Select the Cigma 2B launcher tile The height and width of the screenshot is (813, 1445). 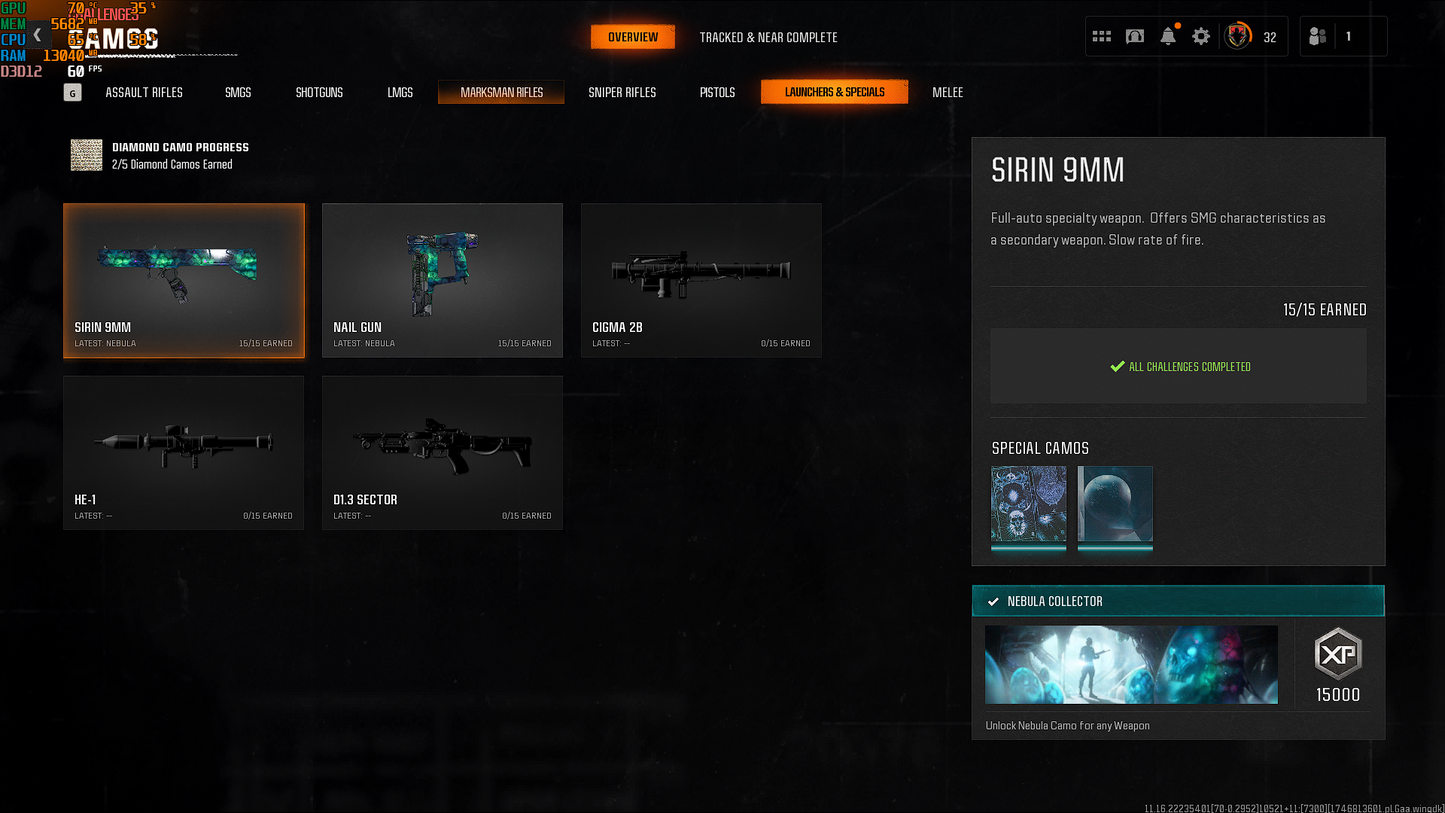[701, 280]
